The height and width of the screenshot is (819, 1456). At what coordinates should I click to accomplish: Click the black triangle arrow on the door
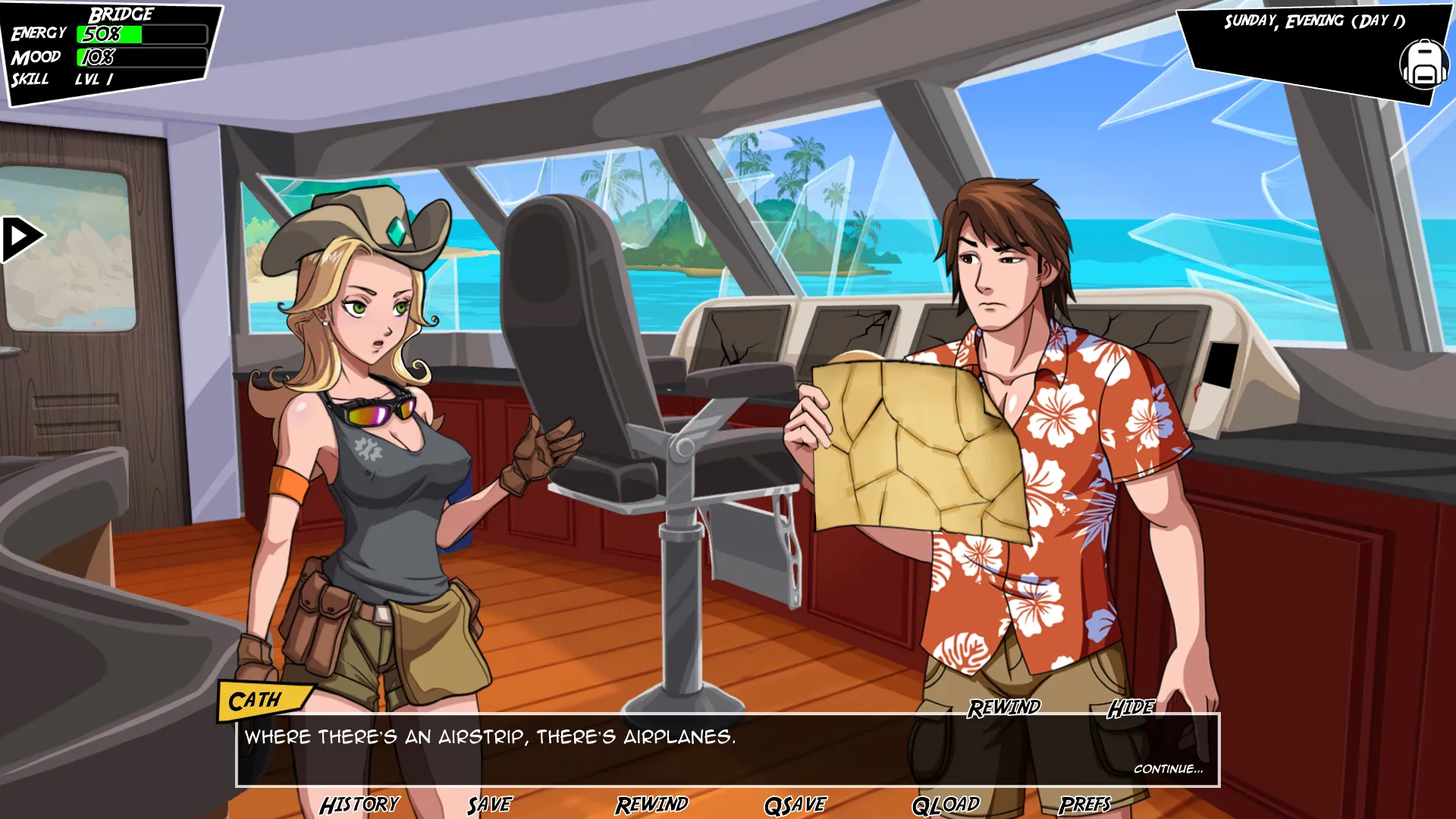point(22,239)
